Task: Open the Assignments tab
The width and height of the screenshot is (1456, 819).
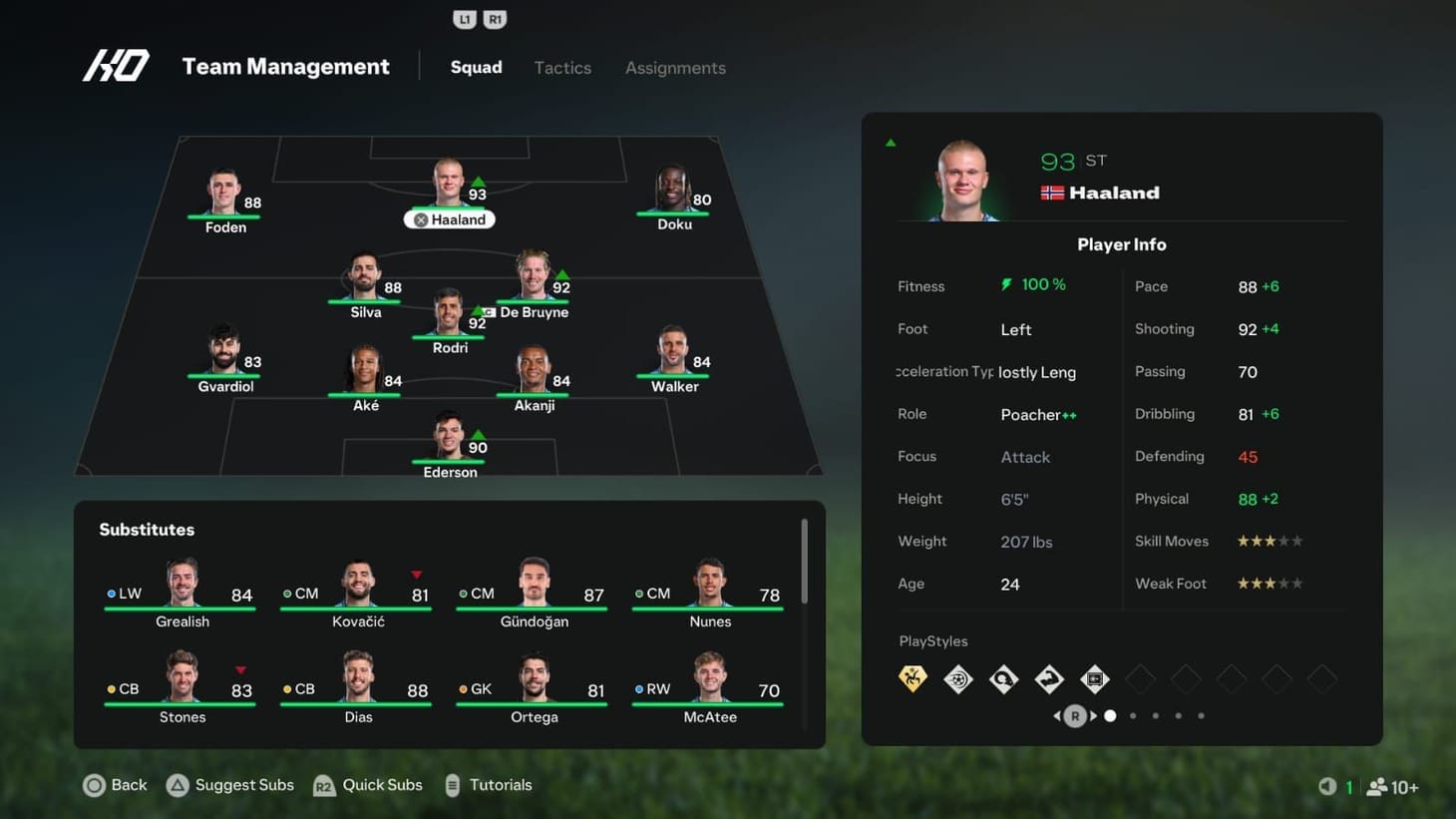Action: tap(675, 68)
